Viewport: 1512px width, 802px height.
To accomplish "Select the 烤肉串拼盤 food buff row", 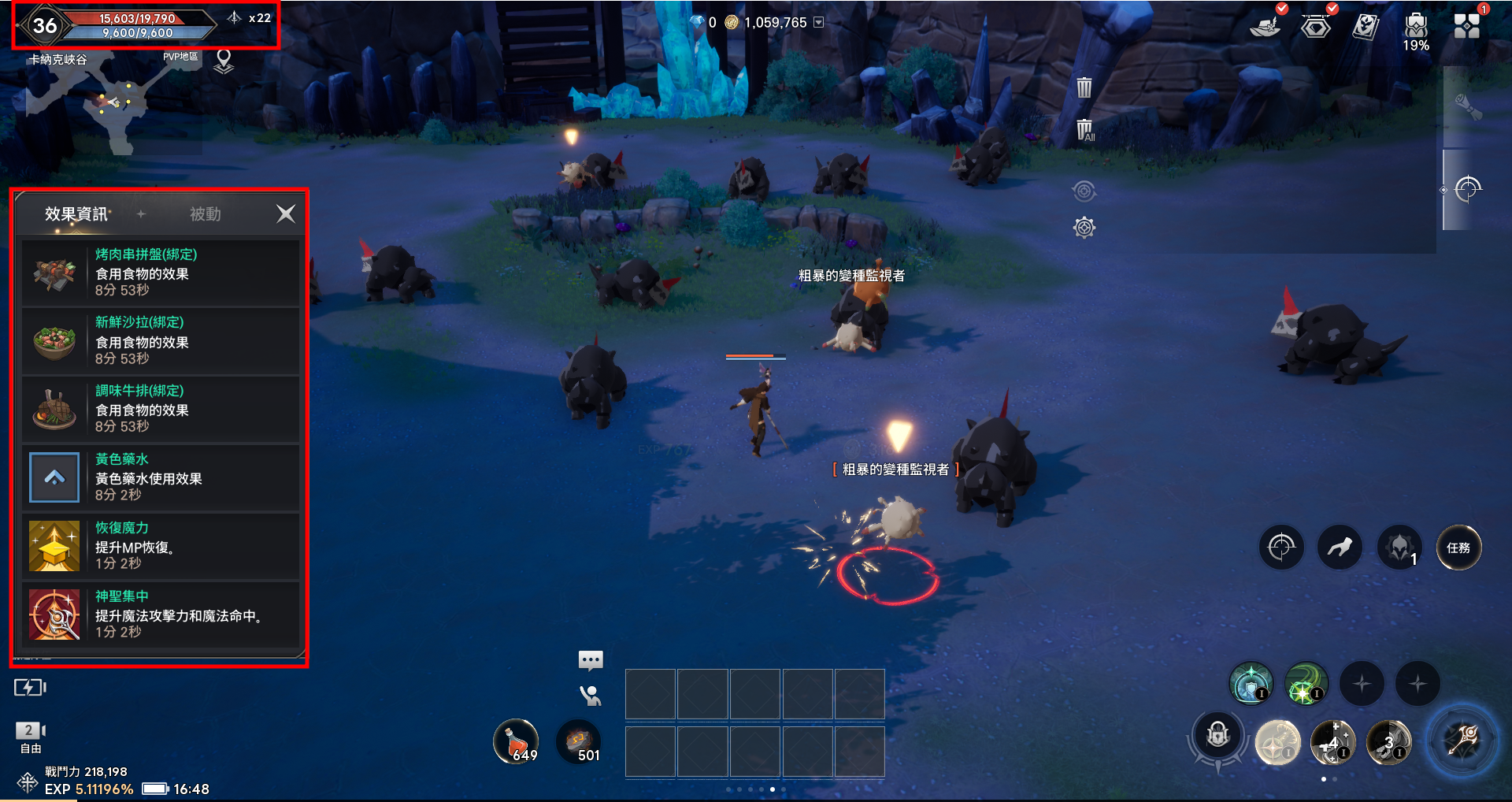I will [161, 273].
